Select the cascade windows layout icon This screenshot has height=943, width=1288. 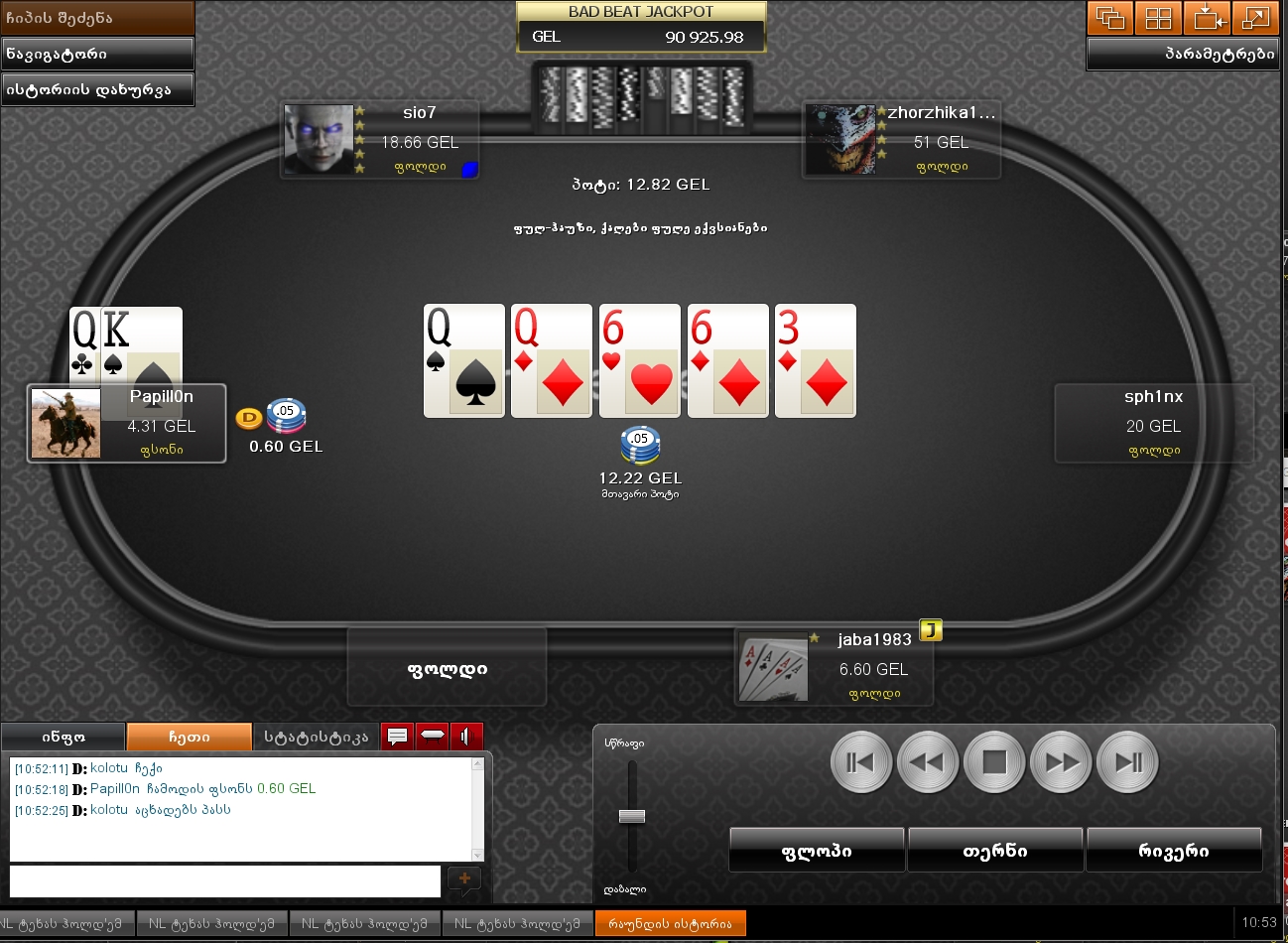[x=1109, y=18]
